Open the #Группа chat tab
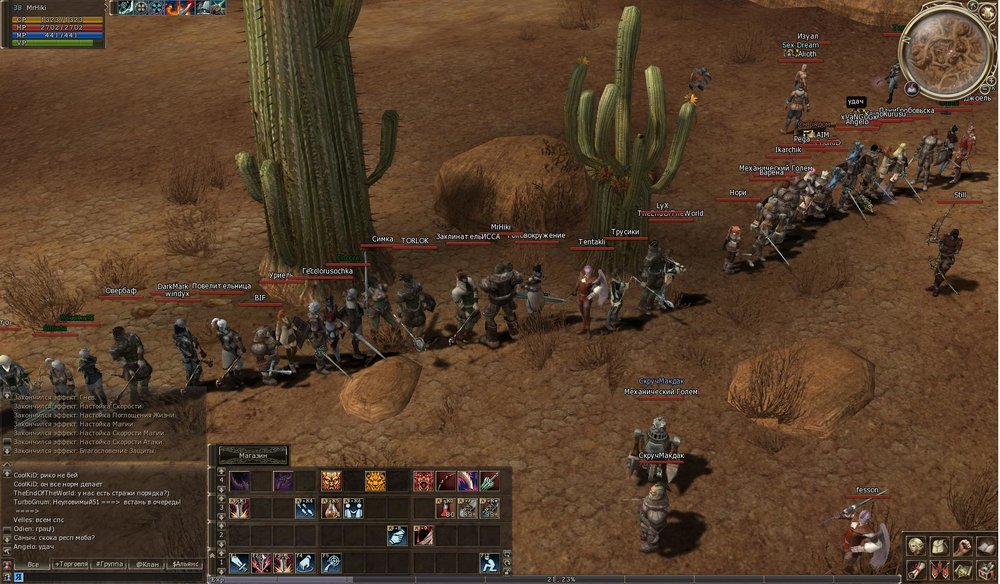This screenshot has height=584, width=1000. click(x=110, y=565)
